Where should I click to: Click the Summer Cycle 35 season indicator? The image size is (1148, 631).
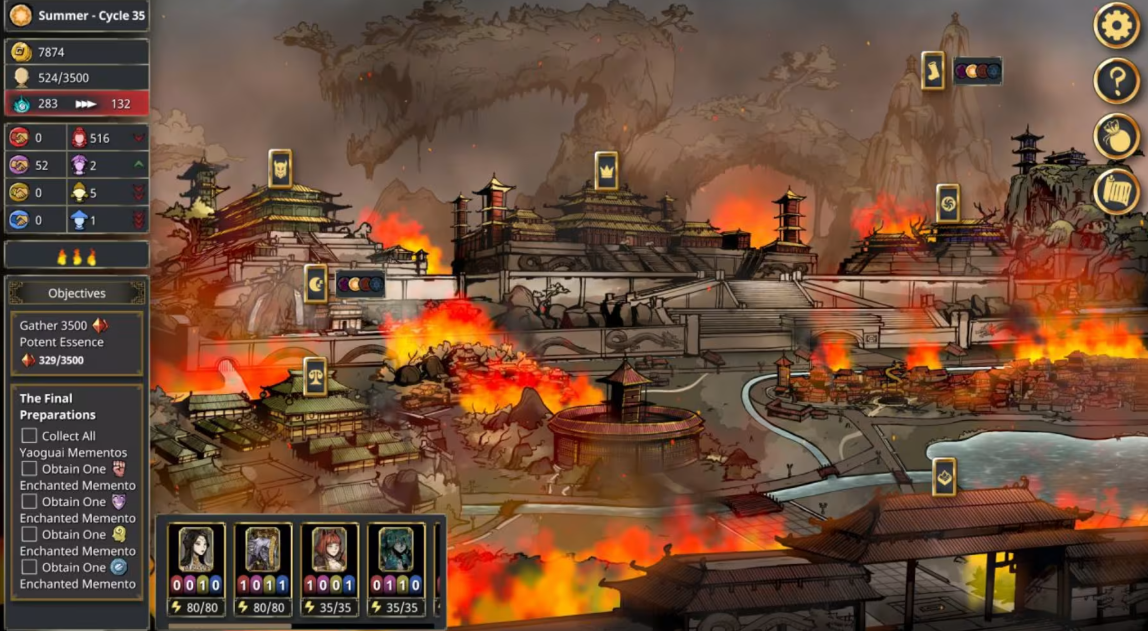pyautogui.click(x=76, y=16)
